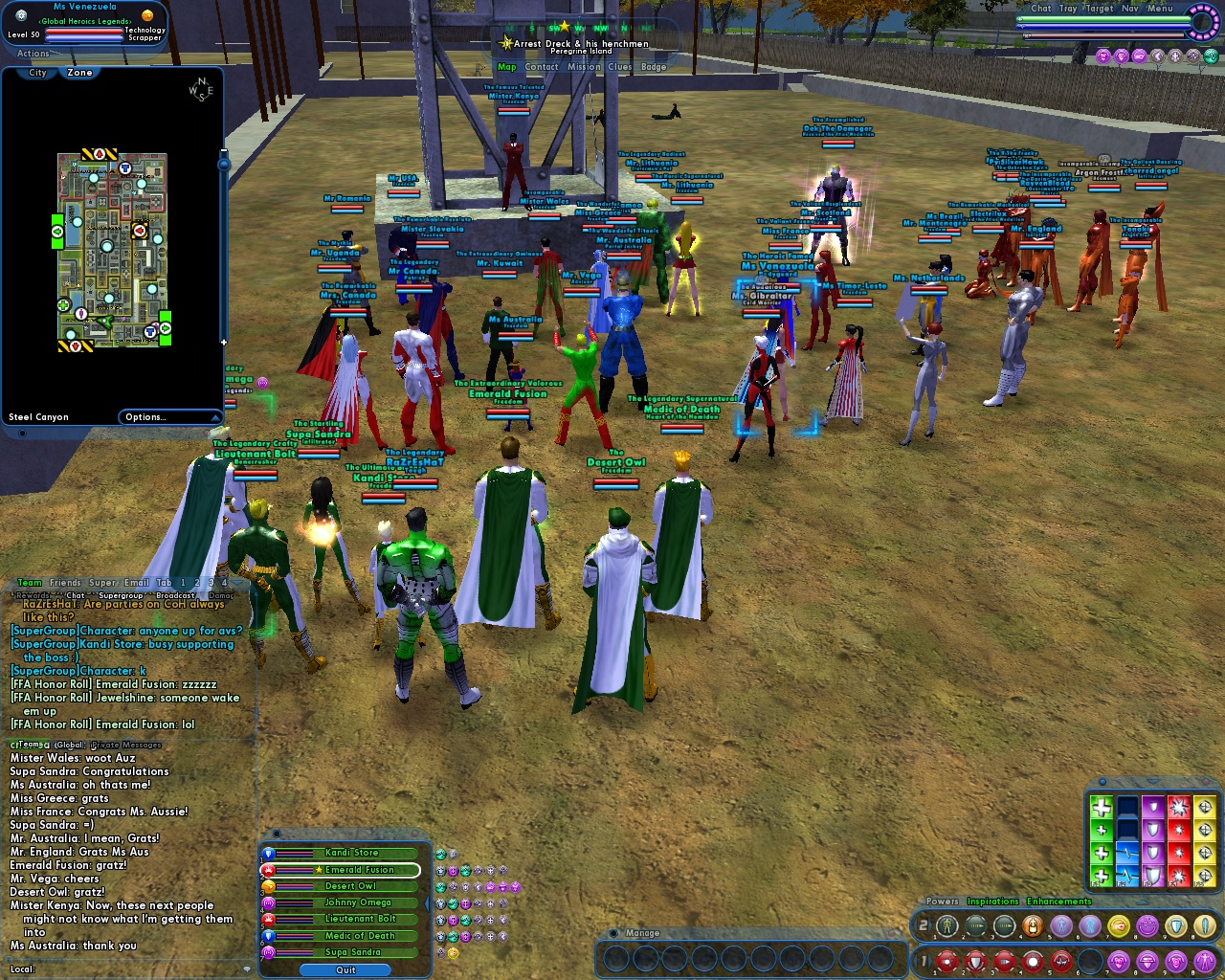This screenshot has width=1225, height=980.
Task: Collapse the power trays with the arrow above them
Action: pyautogui.click(x=1143, y=902)
